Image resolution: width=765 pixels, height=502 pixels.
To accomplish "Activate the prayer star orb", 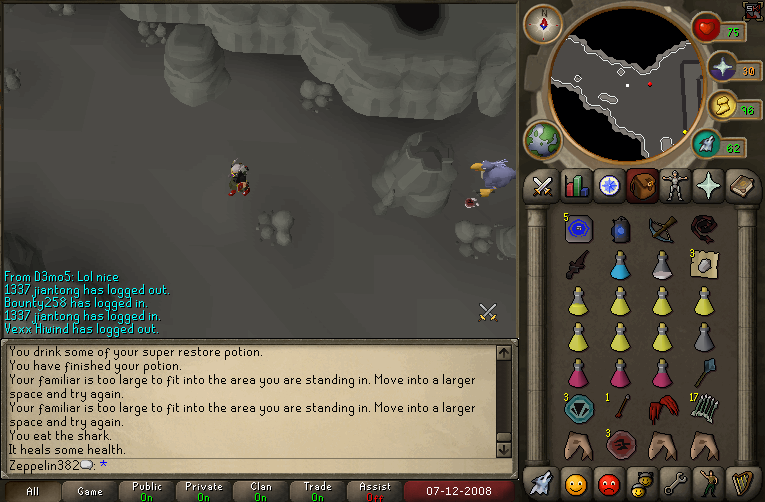I will 720,68.
